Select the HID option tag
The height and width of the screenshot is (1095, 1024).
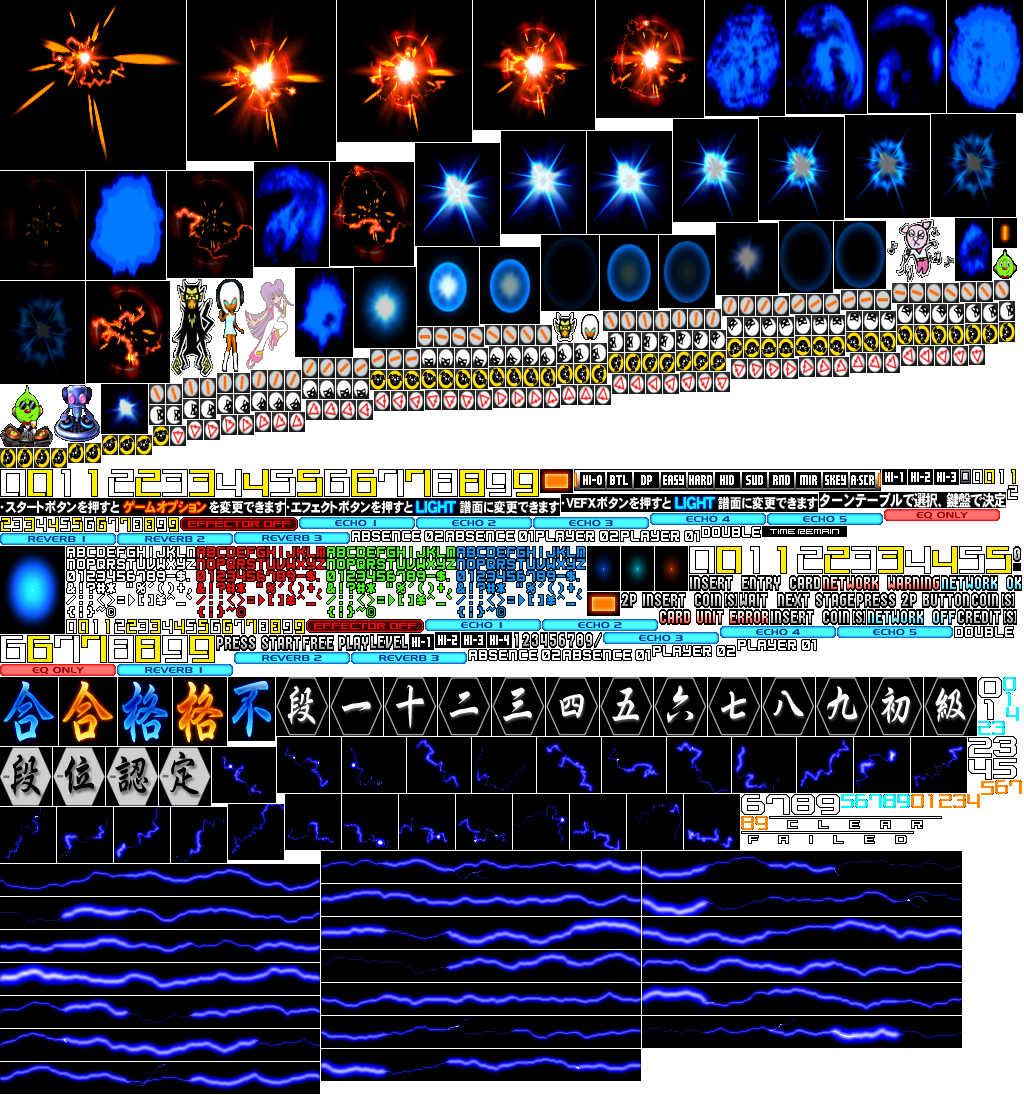pyautogui.click(x=727, y=480)
